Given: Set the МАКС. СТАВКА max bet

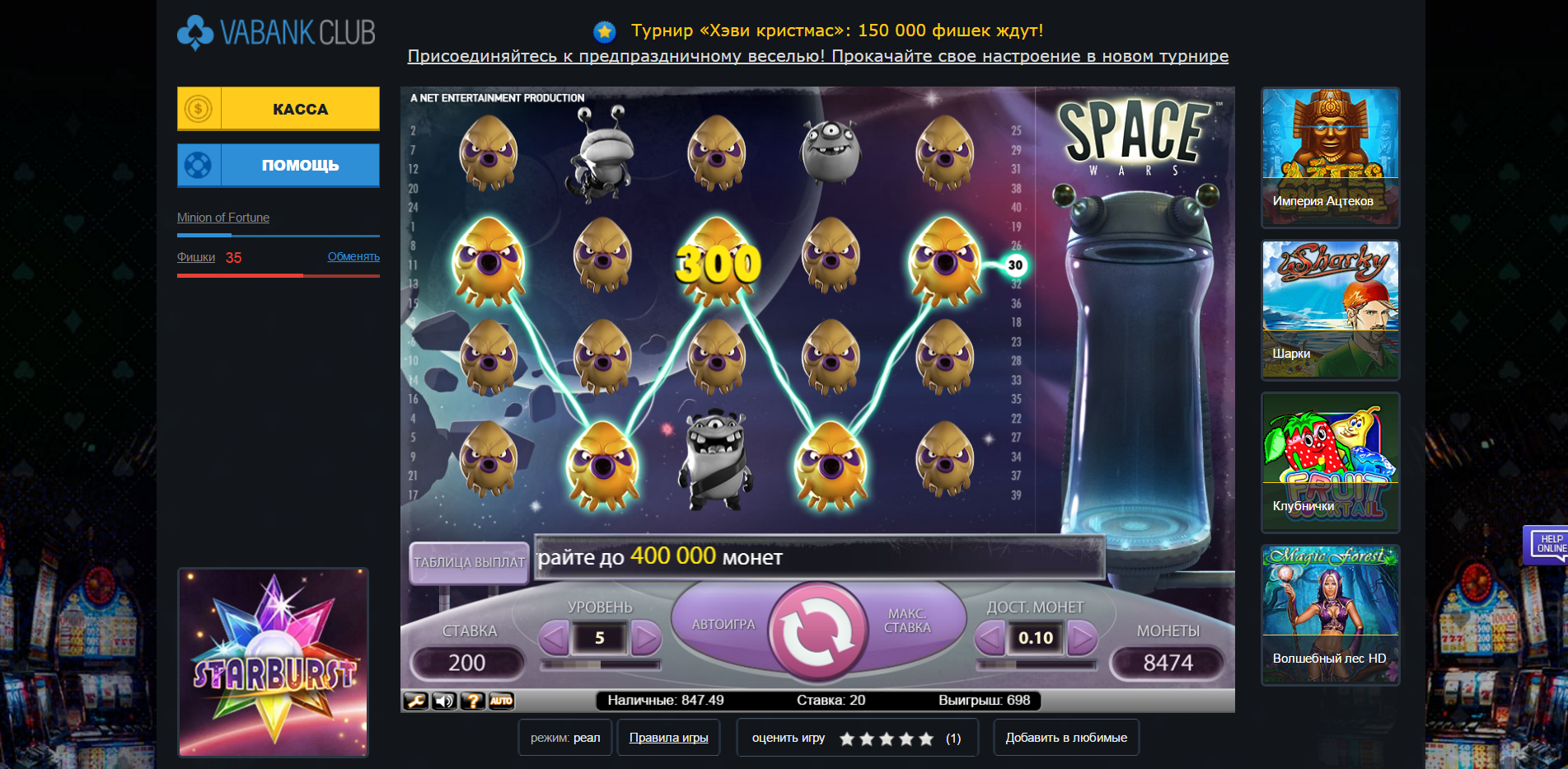Looking at the screenshot, I should [x=907, y=621].
